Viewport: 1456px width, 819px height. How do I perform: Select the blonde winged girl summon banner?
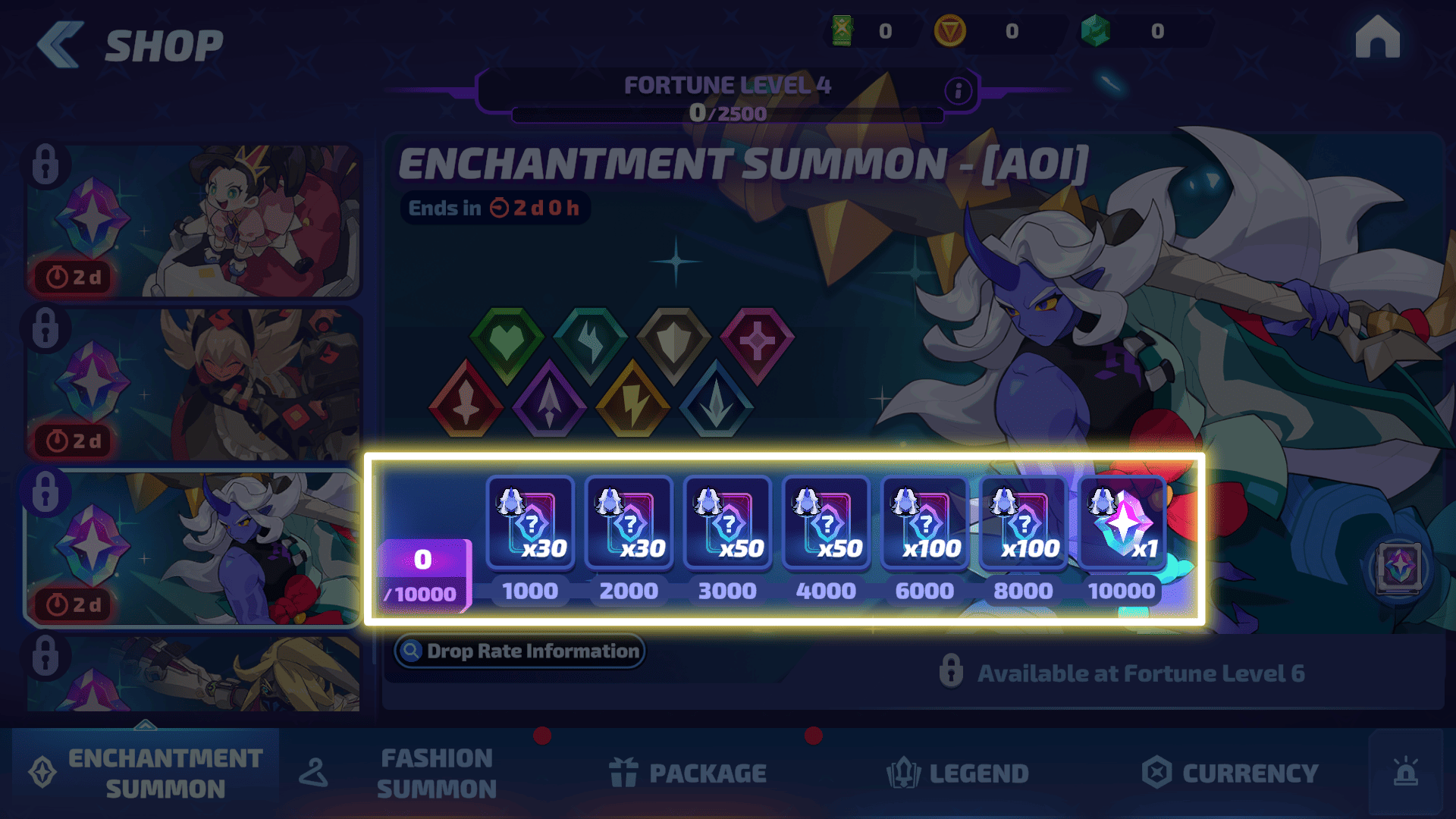tap(193, 384)
